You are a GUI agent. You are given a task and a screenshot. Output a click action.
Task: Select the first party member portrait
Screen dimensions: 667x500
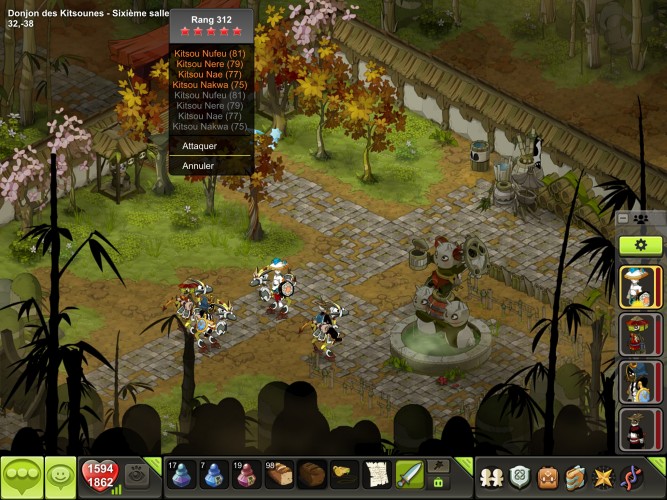coord(639,286)
